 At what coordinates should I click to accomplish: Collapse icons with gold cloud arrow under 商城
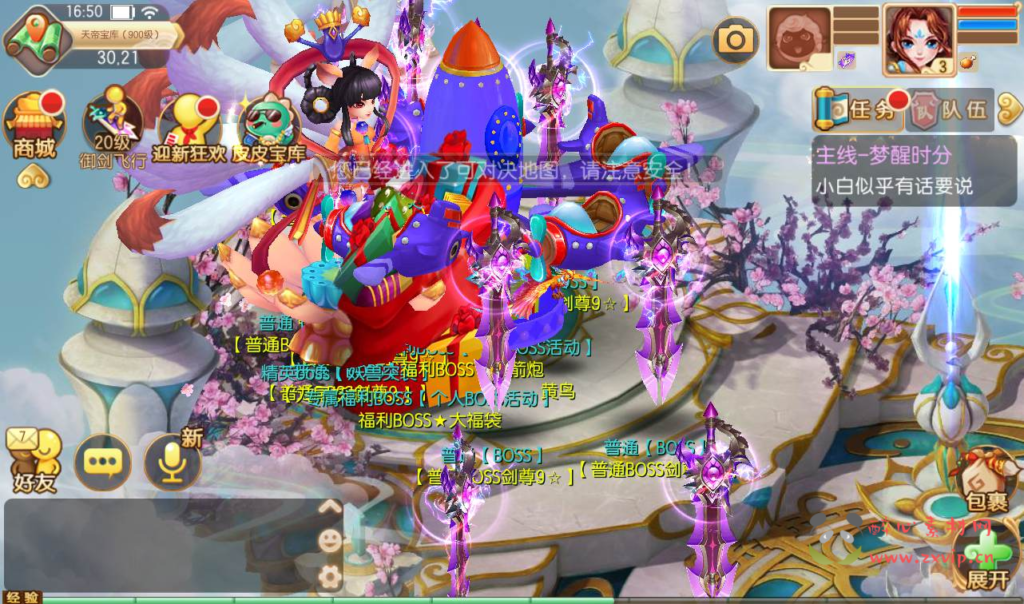tap(34, 178)
